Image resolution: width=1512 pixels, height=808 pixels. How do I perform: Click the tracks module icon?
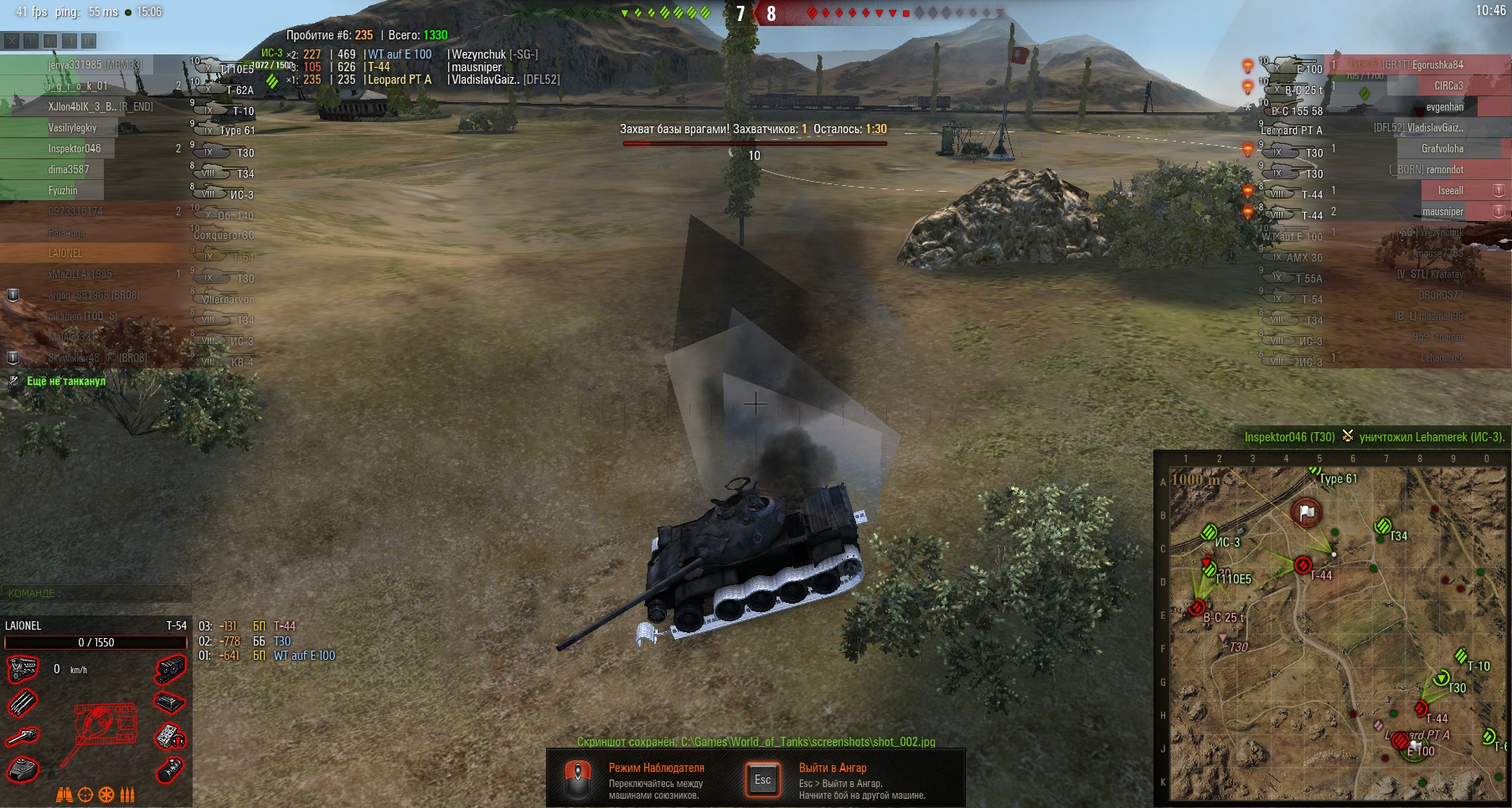coord(170,670)
